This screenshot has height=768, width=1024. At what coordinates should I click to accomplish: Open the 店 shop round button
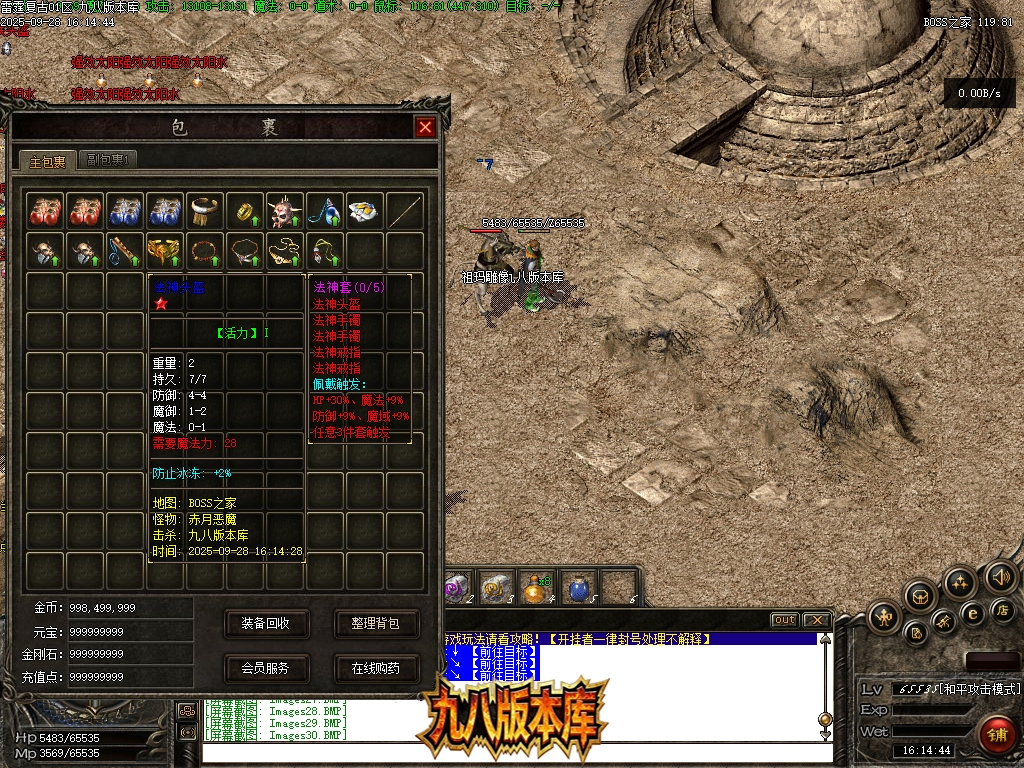pyautogui.click(x=1001, y=610)
